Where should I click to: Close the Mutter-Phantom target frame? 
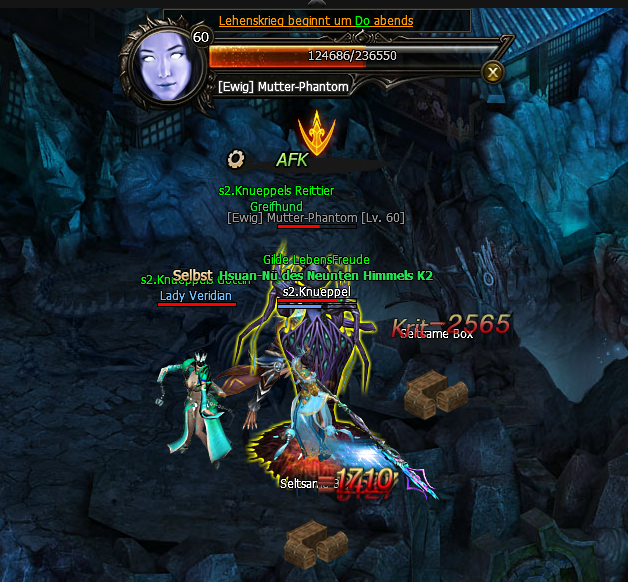491,71
